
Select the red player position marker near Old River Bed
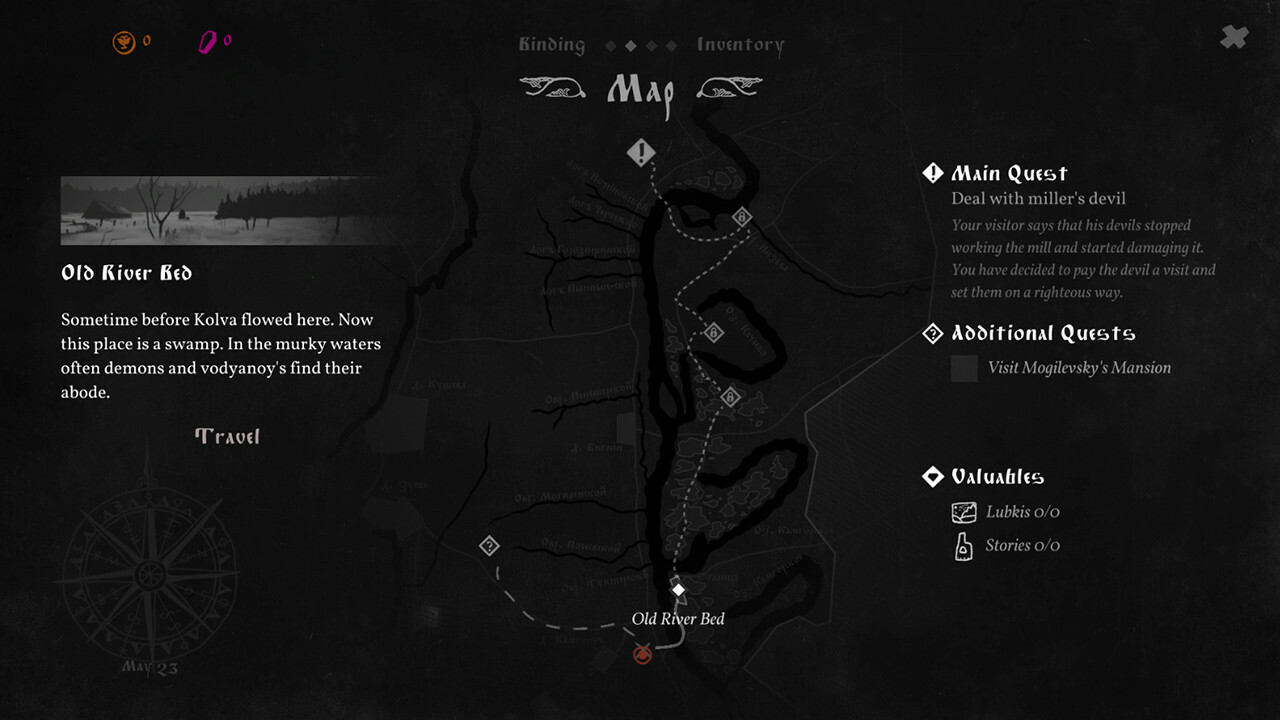pyautogui.click(x=641, y=654)
